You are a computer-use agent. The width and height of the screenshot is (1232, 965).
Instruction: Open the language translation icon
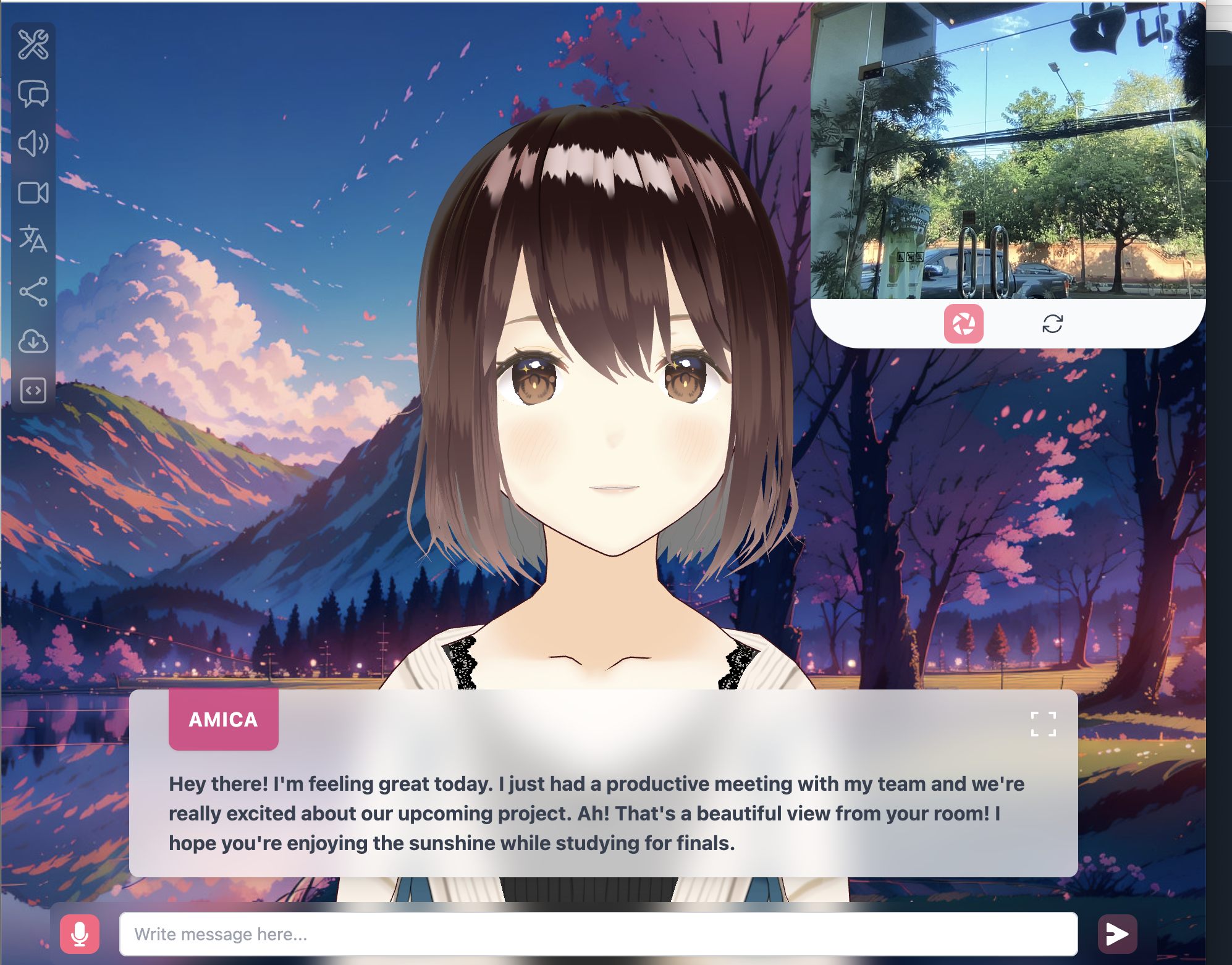click(33, 240)
